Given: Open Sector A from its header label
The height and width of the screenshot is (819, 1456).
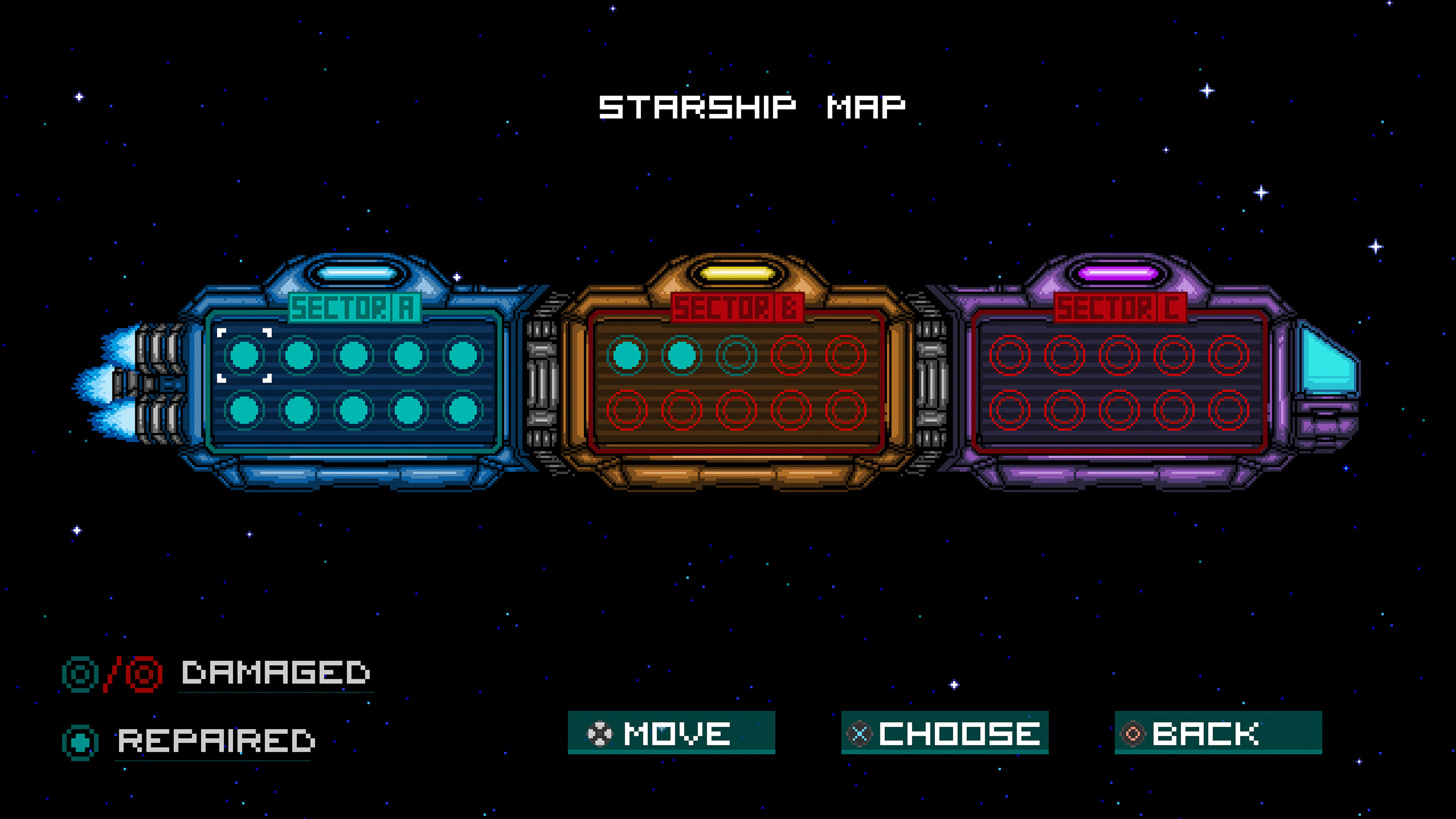Looking at the screenshot, I should (353, 308).
